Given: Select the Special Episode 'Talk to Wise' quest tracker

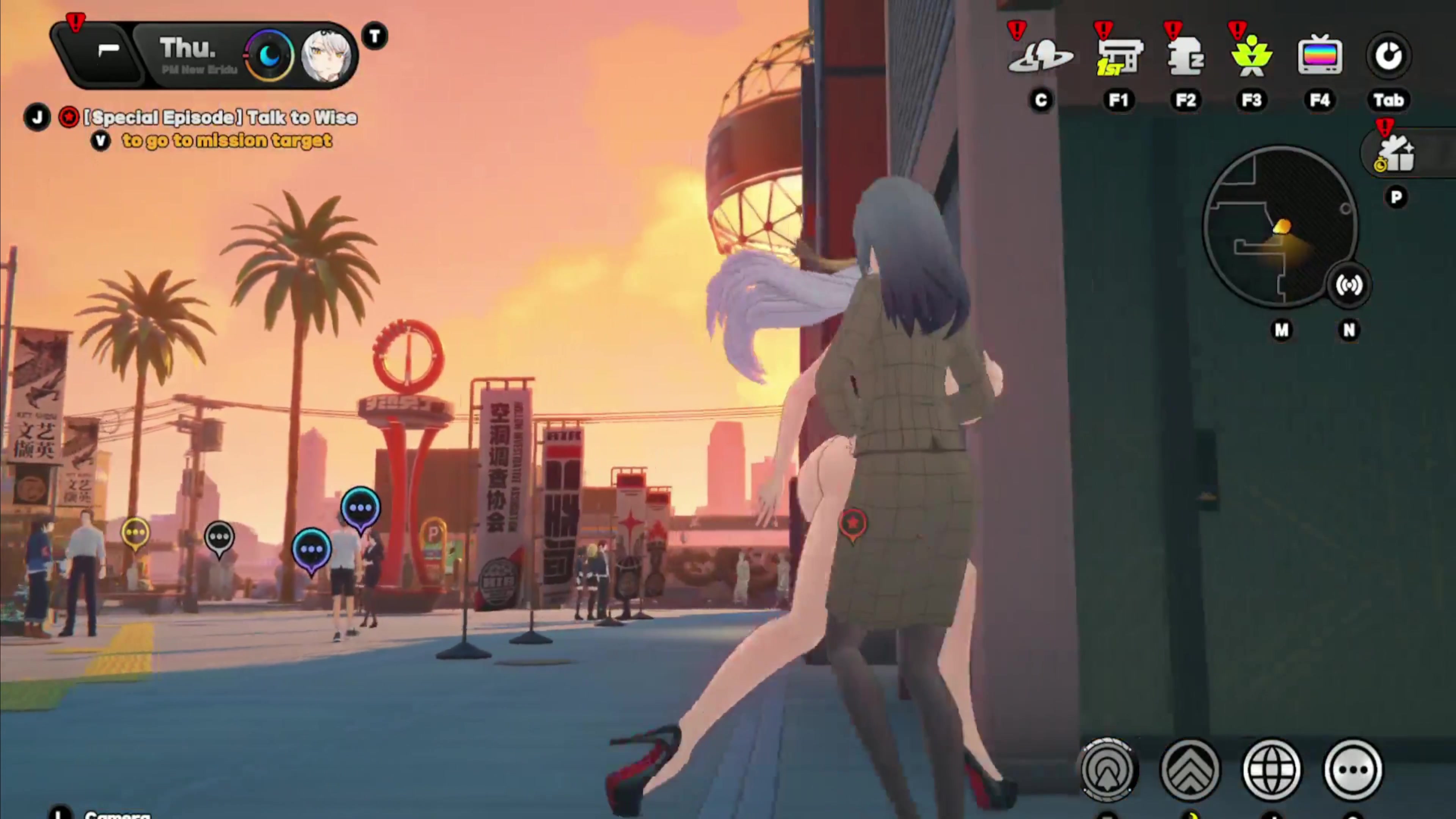Looking at the screenshot, I should [220, 118].
